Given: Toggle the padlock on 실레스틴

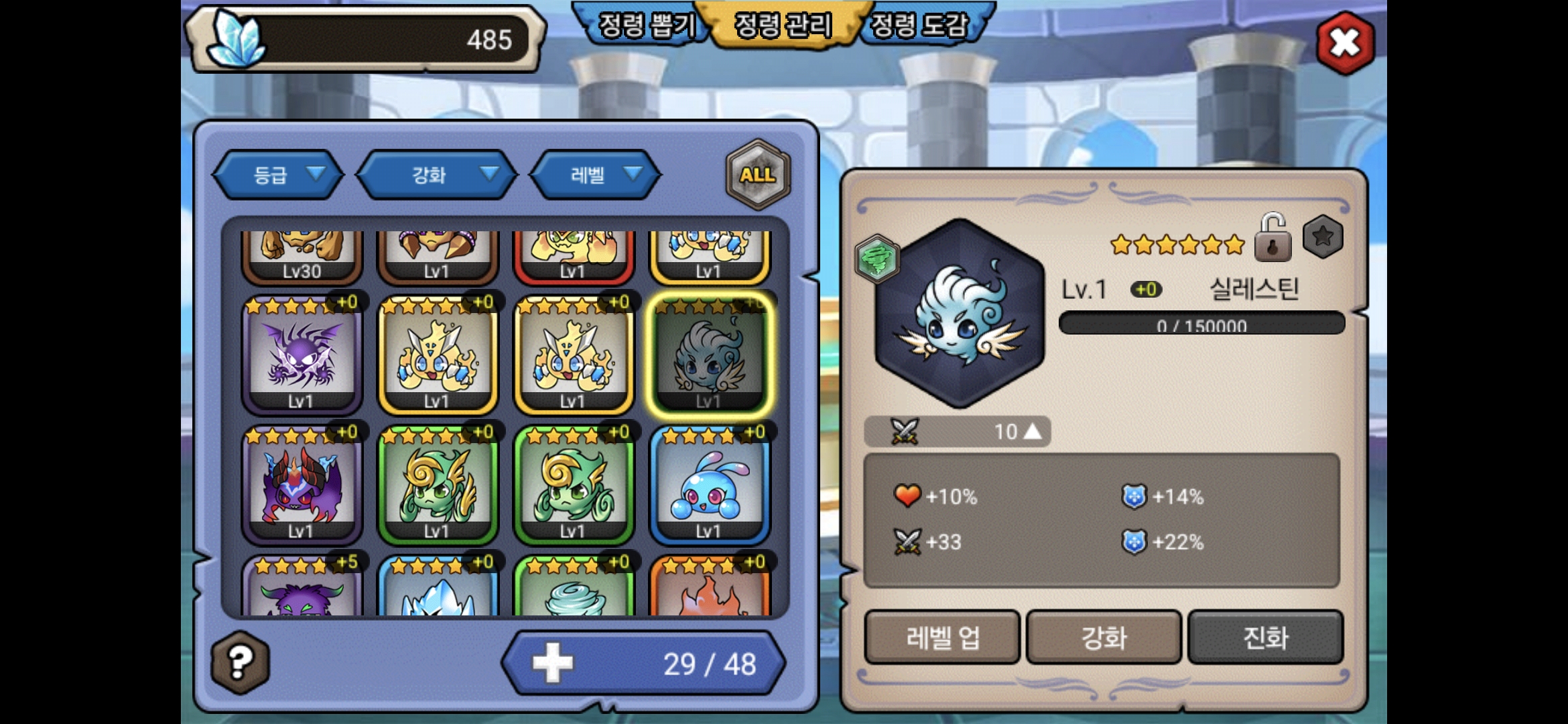Looking at the screenshot, I should (1272, 238).
